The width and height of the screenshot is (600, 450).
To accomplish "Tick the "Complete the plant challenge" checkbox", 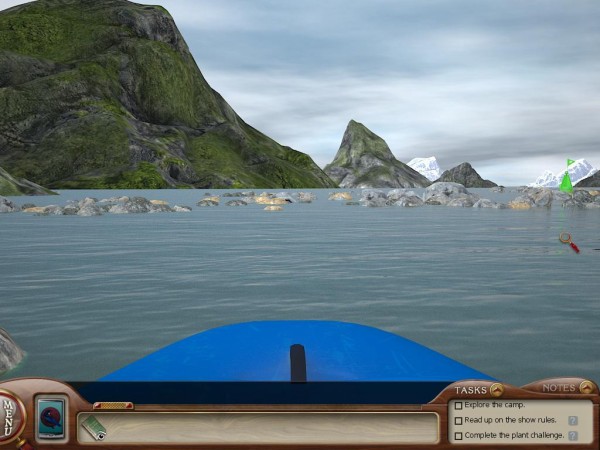I will pos(458,436).
